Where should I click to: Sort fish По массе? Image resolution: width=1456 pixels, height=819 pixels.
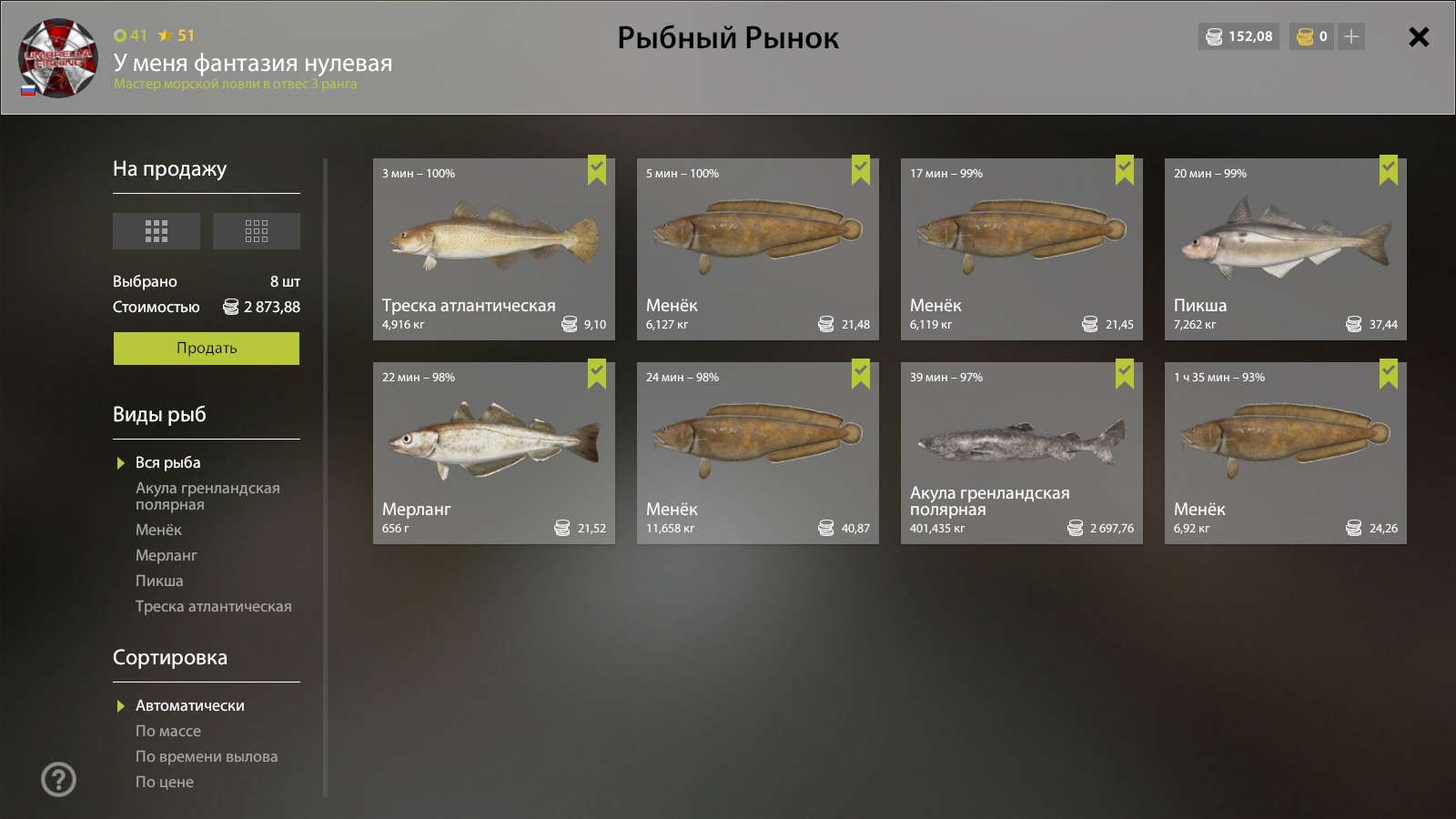pyautogui.click(x=168, y=731)
